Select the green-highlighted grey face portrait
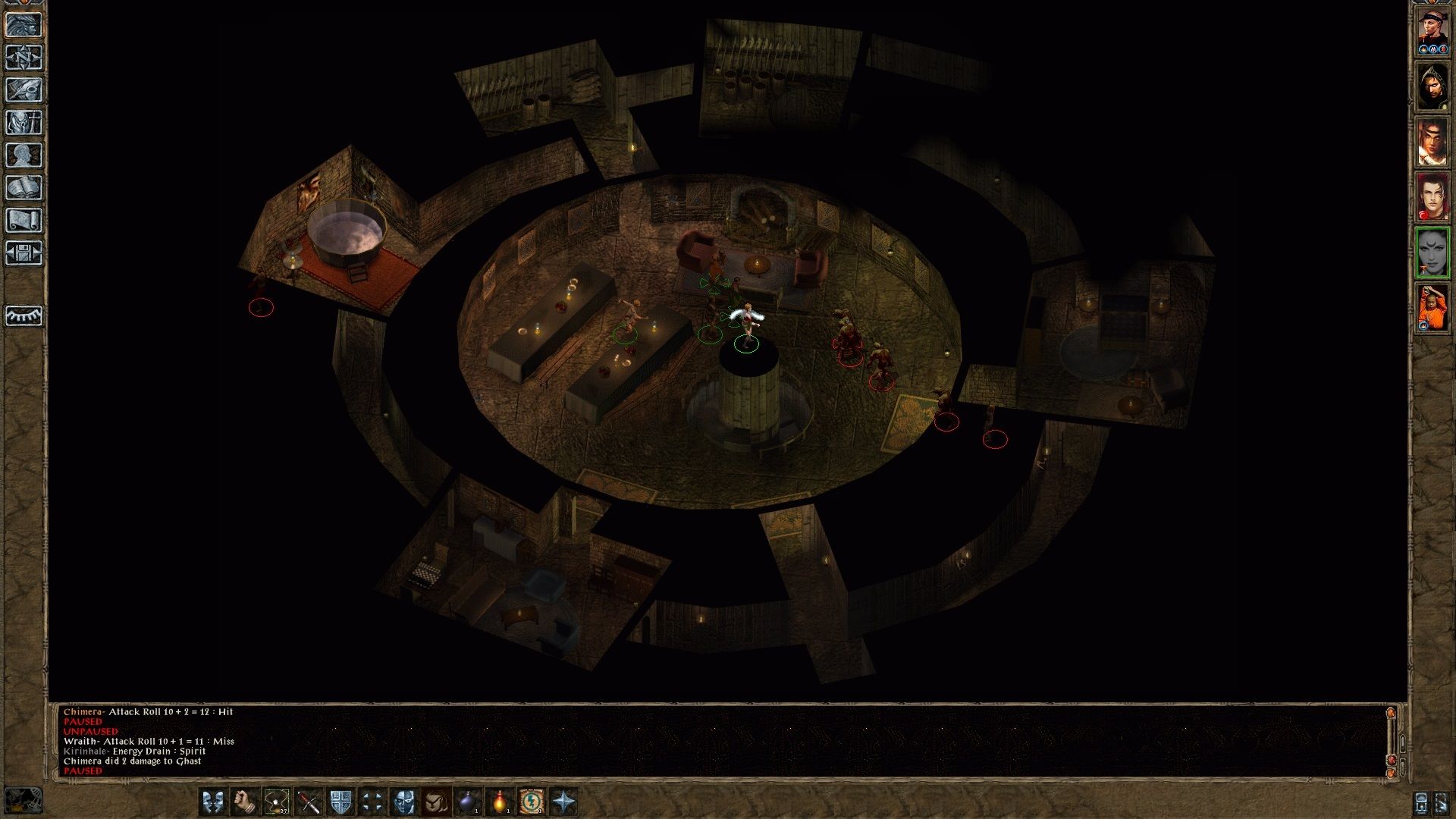Viewport: 1456px width, 819px height. click(1432, 252)
